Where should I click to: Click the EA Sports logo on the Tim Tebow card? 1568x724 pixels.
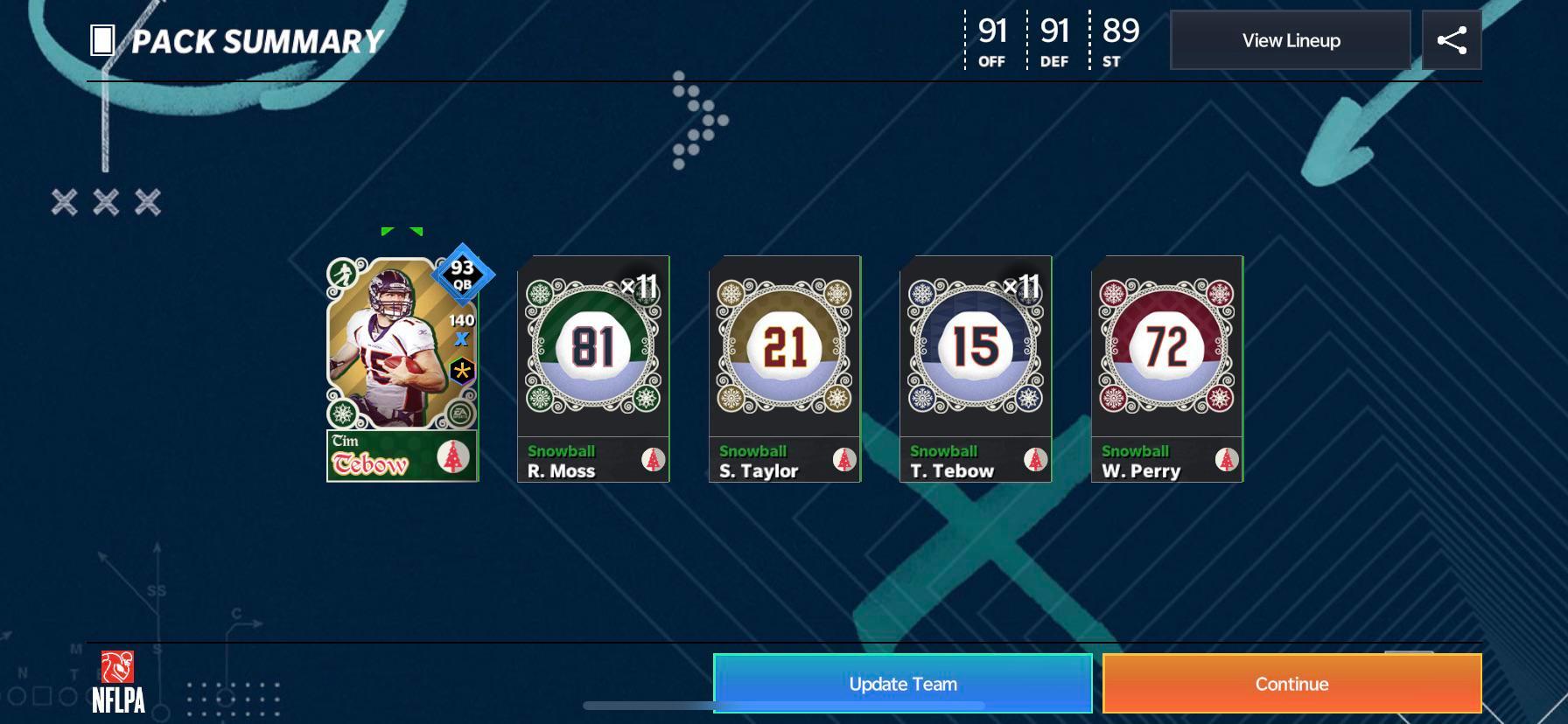(x=461, y=415)
